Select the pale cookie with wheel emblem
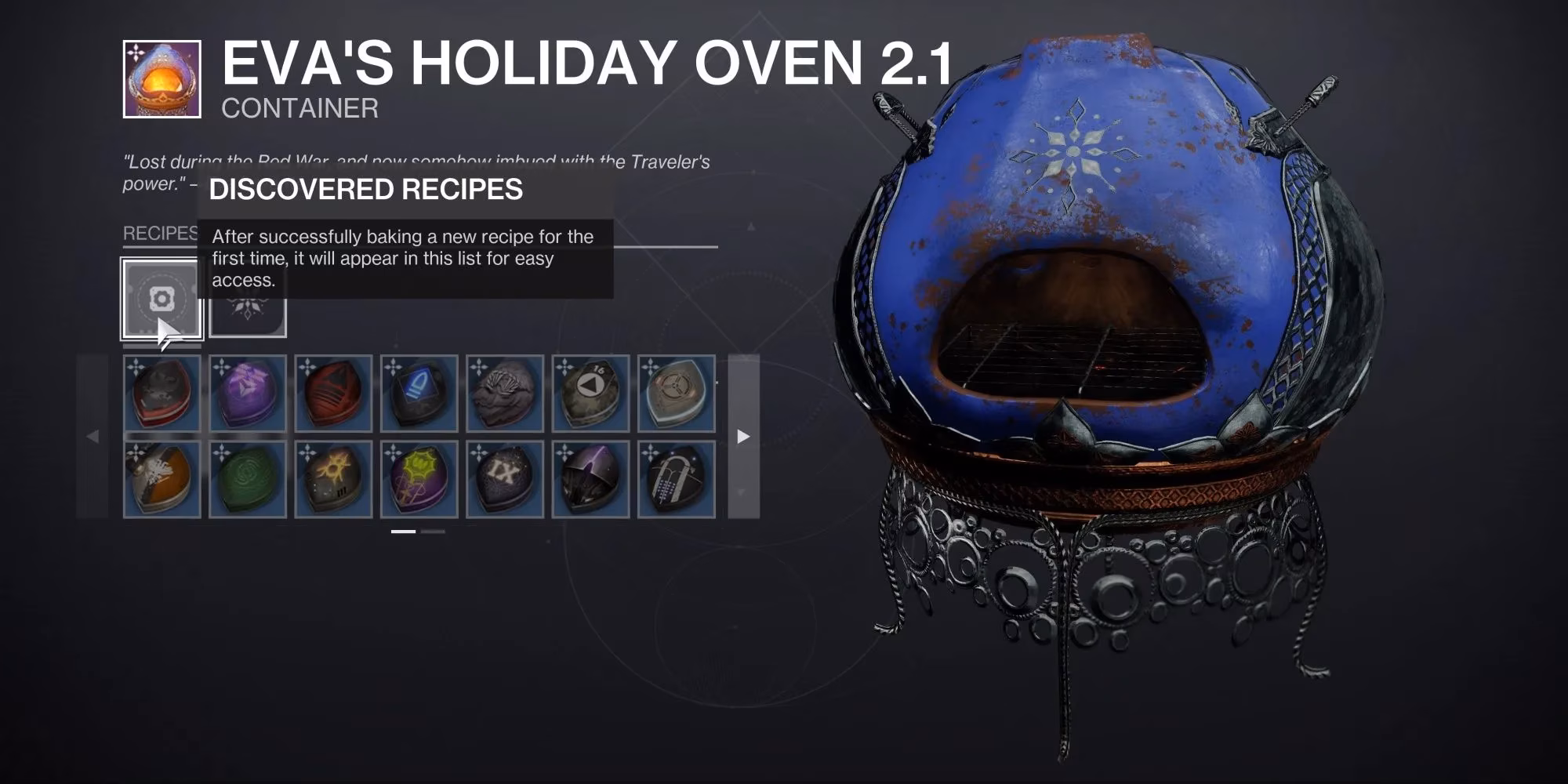 pos(676,393)
